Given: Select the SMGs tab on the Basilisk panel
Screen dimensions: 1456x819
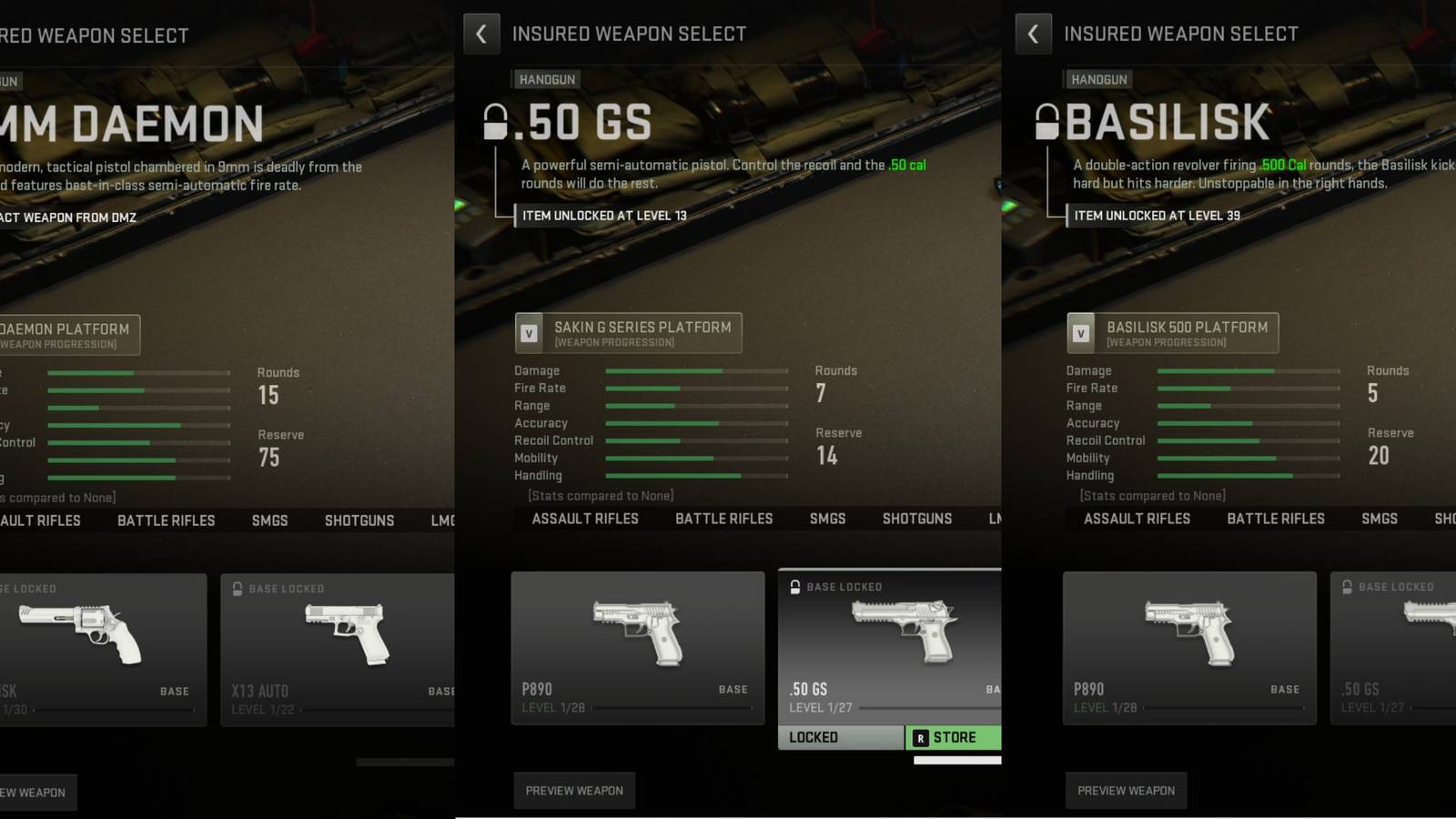Looking at the screenshot, I should pyautogui.click(x=1380, y=518).
